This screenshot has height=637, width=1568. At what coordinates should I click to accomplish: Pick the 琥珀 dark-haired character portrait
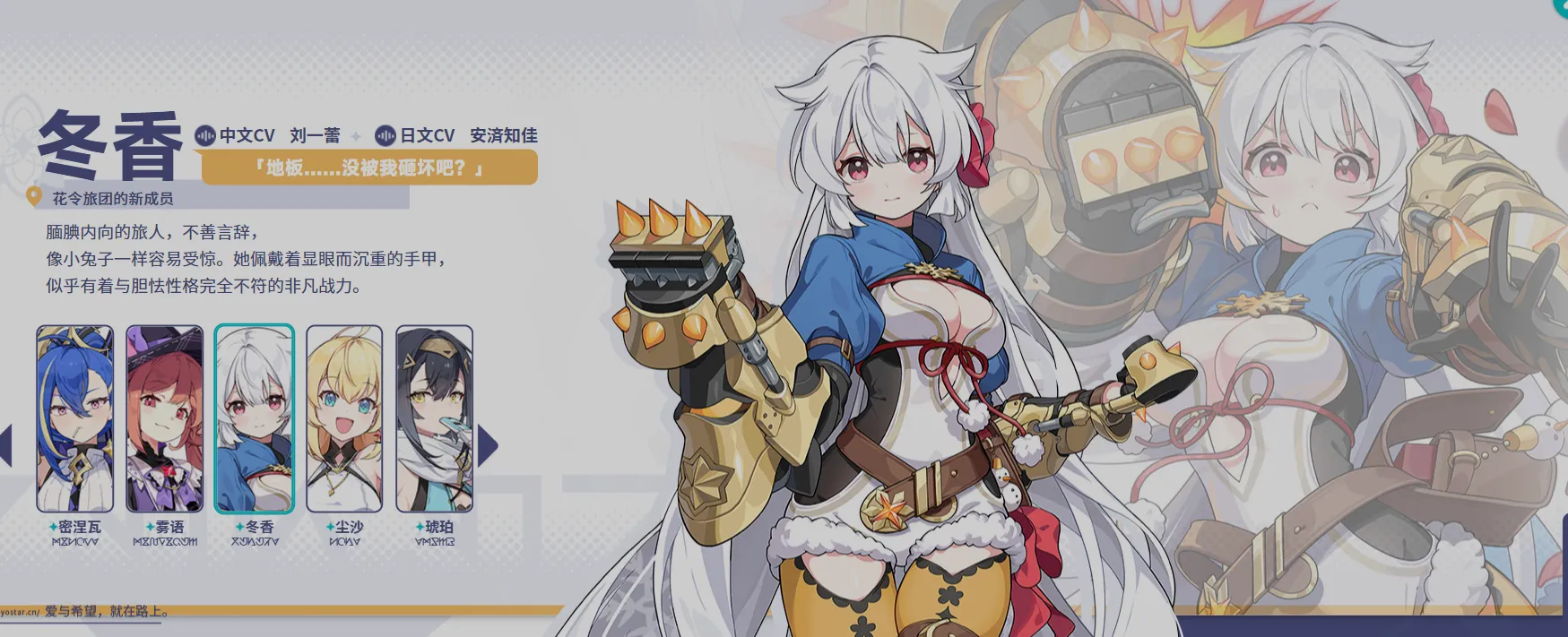(434, 418)
